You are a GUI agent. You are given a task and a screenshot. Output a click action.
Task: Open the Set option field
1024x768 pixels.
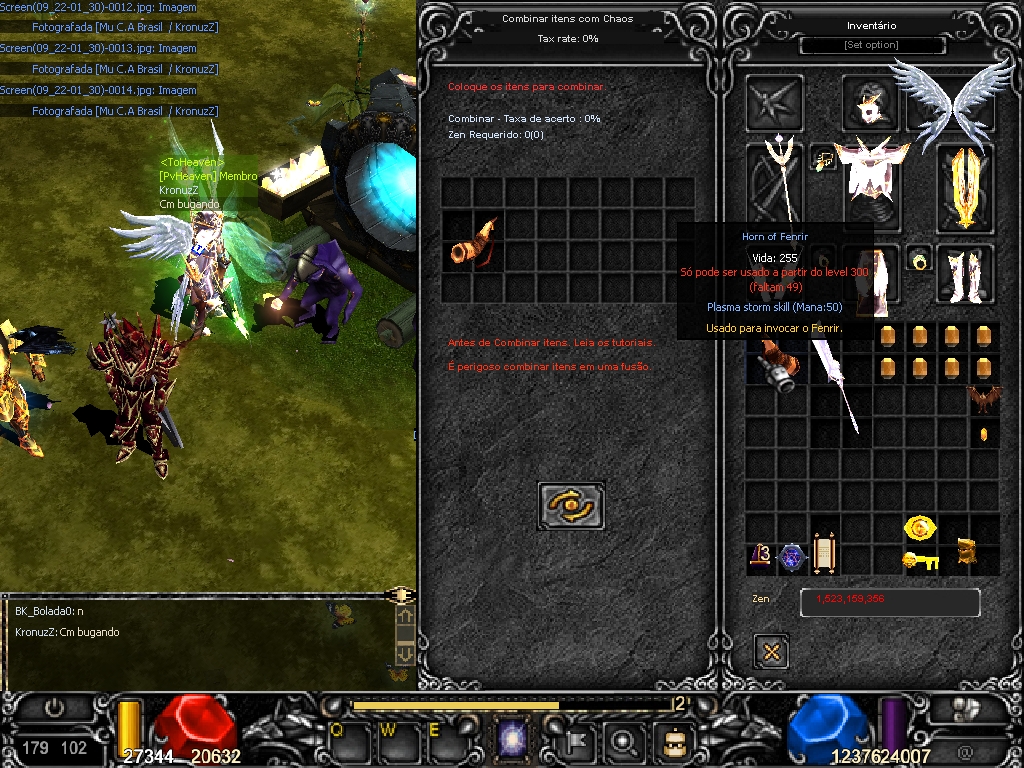click(872, 46)
